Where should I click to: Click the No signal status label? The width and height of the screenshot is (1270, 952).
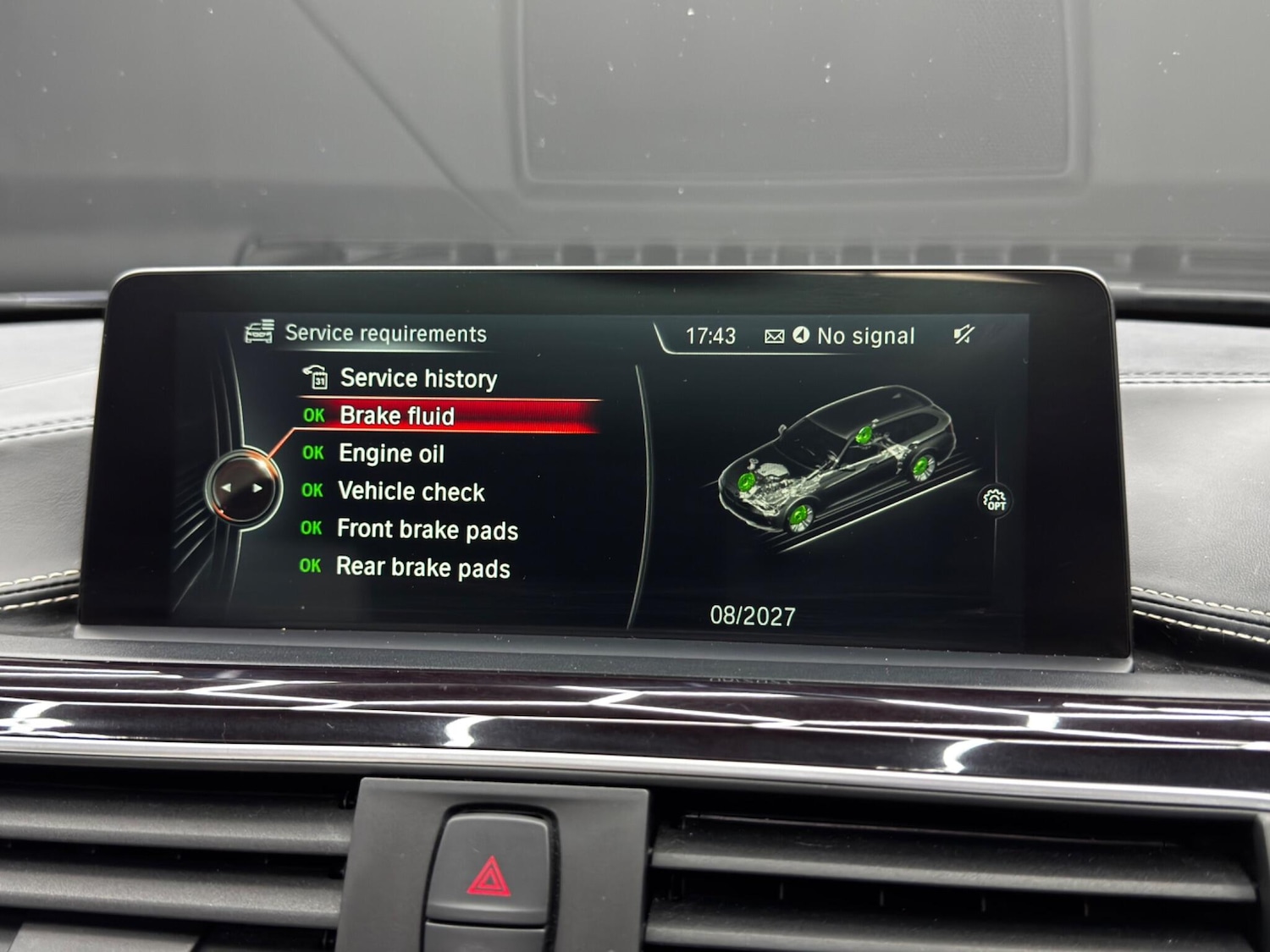865,335
